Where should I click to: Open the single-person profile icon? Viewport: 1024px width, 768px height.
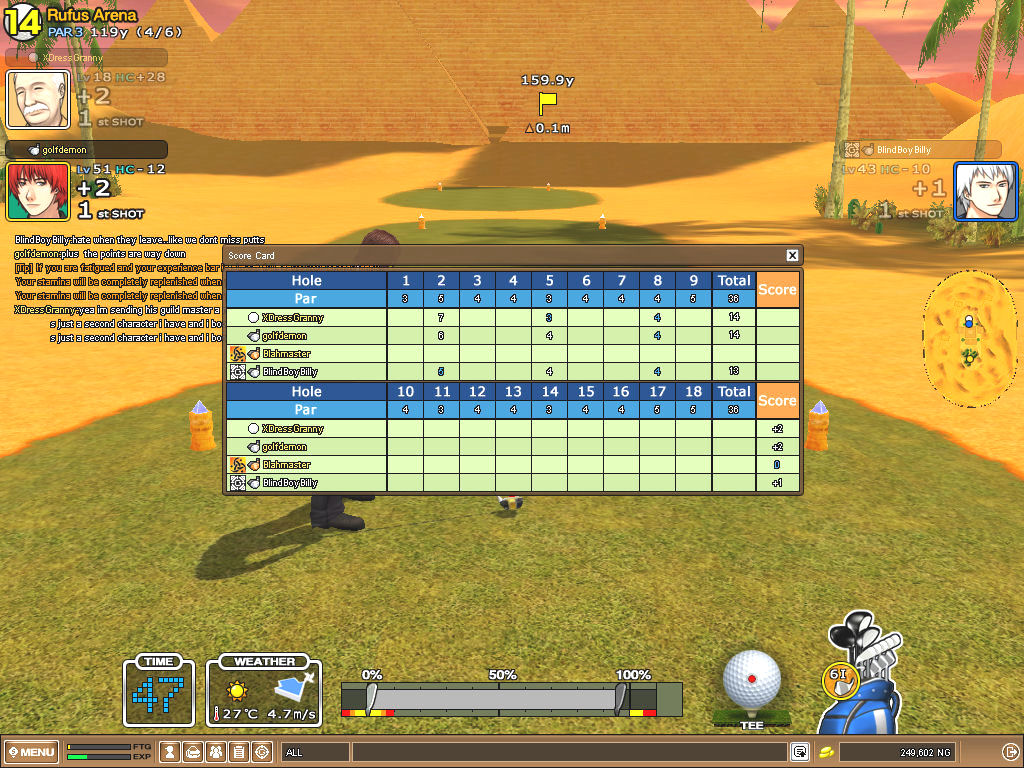171,752
